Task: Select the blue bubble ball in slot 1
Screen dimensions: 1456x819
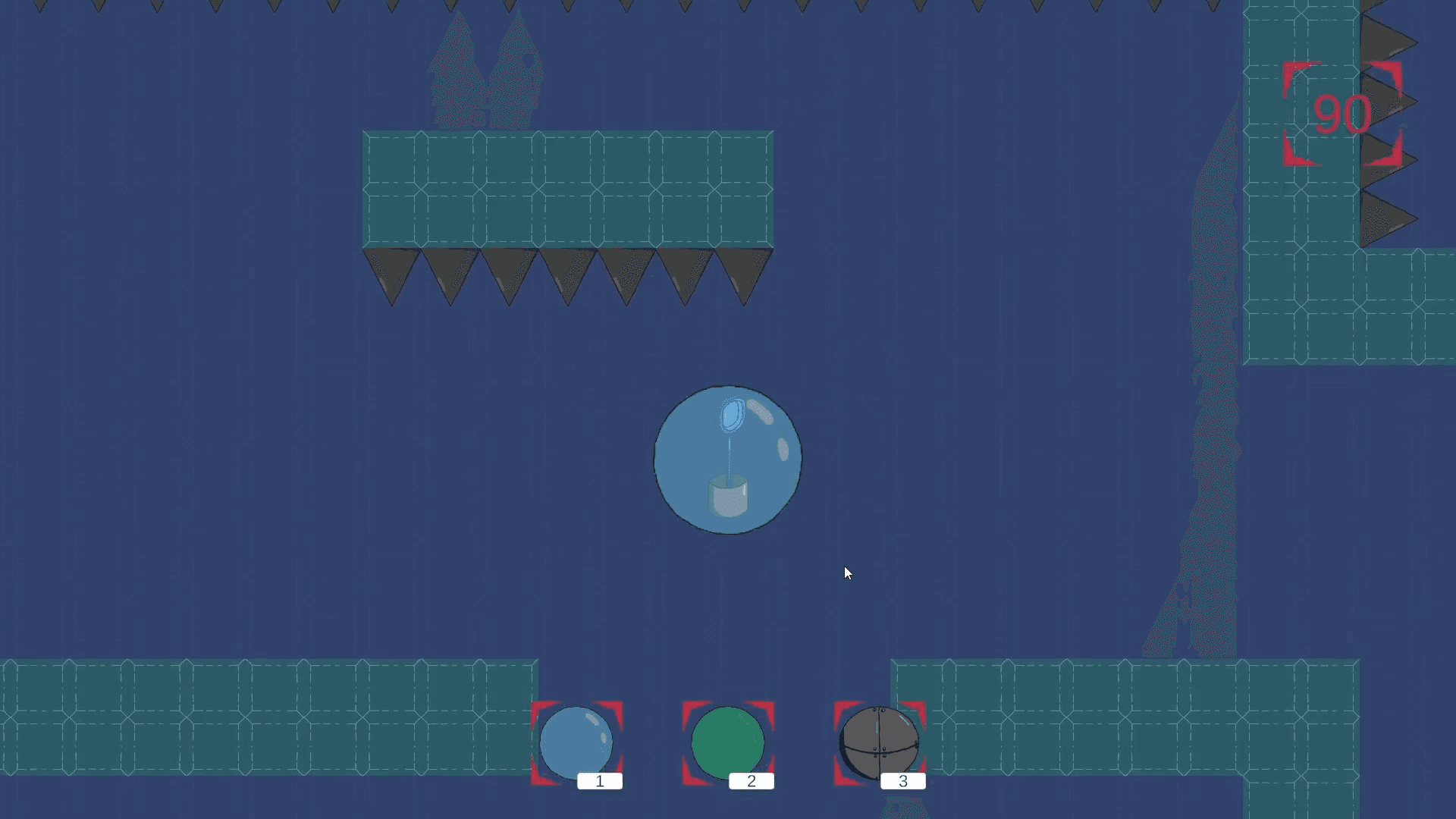Action: [x=577, y=743]
